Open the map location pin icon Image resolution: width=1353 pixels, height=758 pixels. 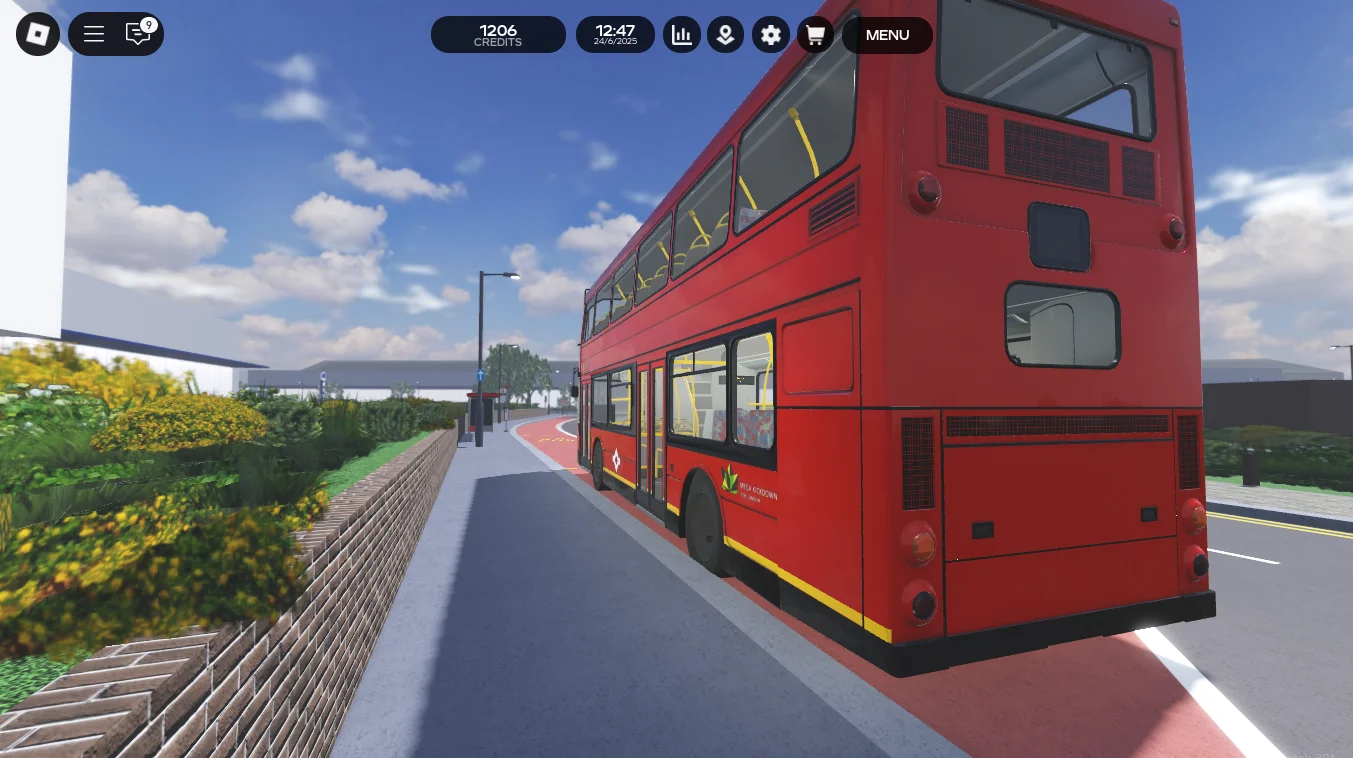725,35
